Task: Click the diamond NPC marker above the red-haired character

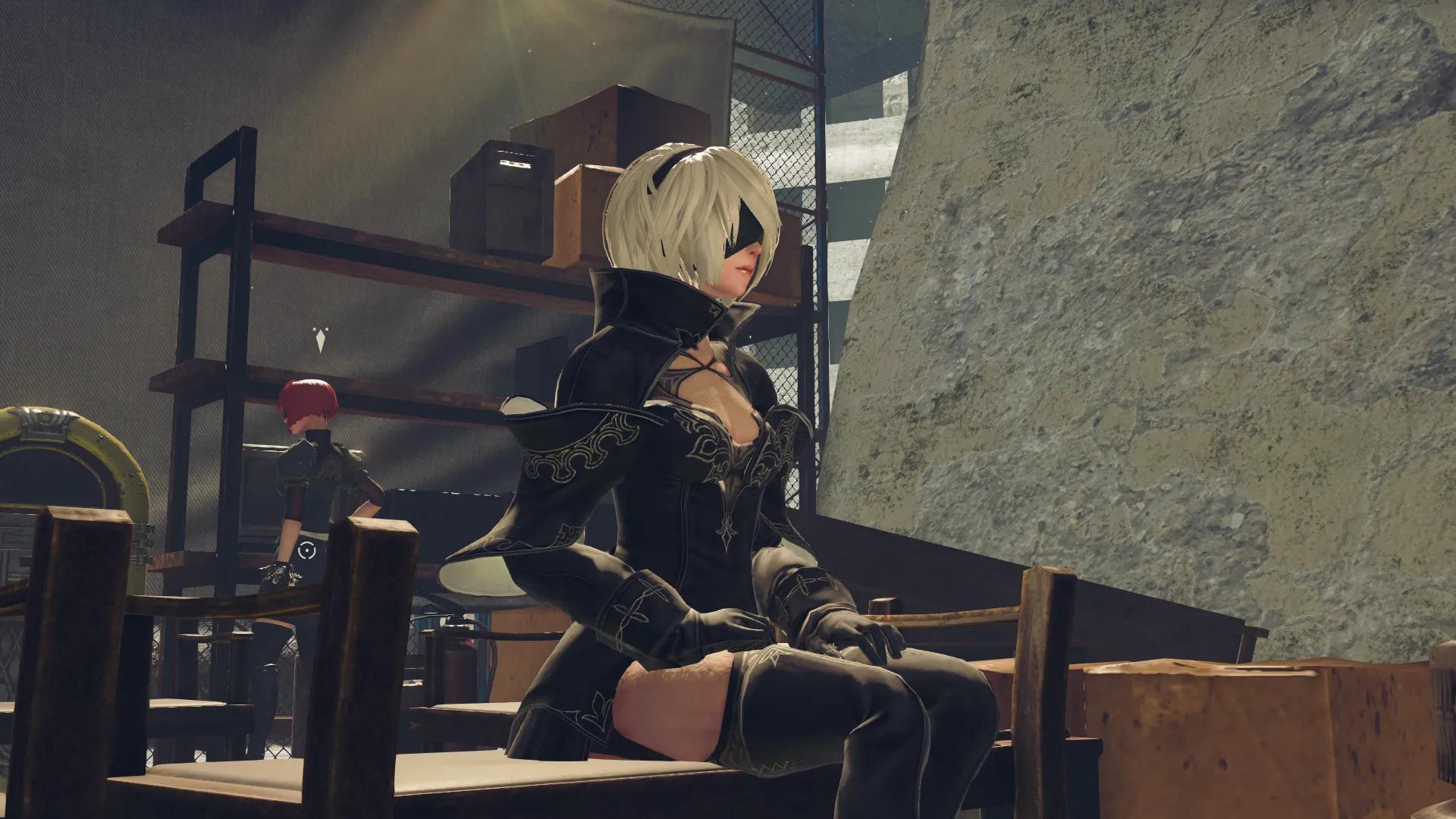Action: point(322,340)
